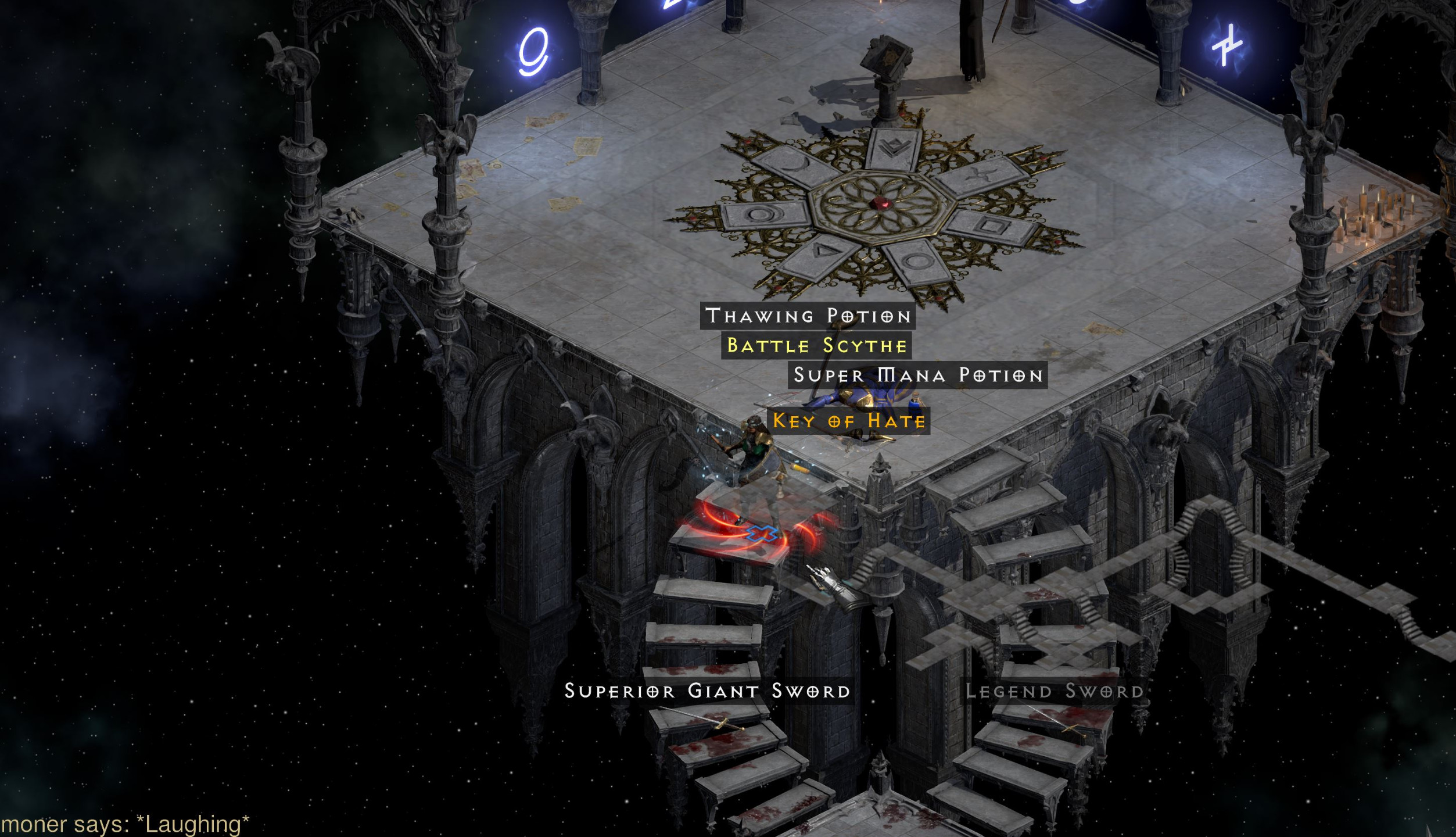Grab the Super Mana Potion label
Viewport: 1456px width, 837px height.
click(x=918, y=375)
